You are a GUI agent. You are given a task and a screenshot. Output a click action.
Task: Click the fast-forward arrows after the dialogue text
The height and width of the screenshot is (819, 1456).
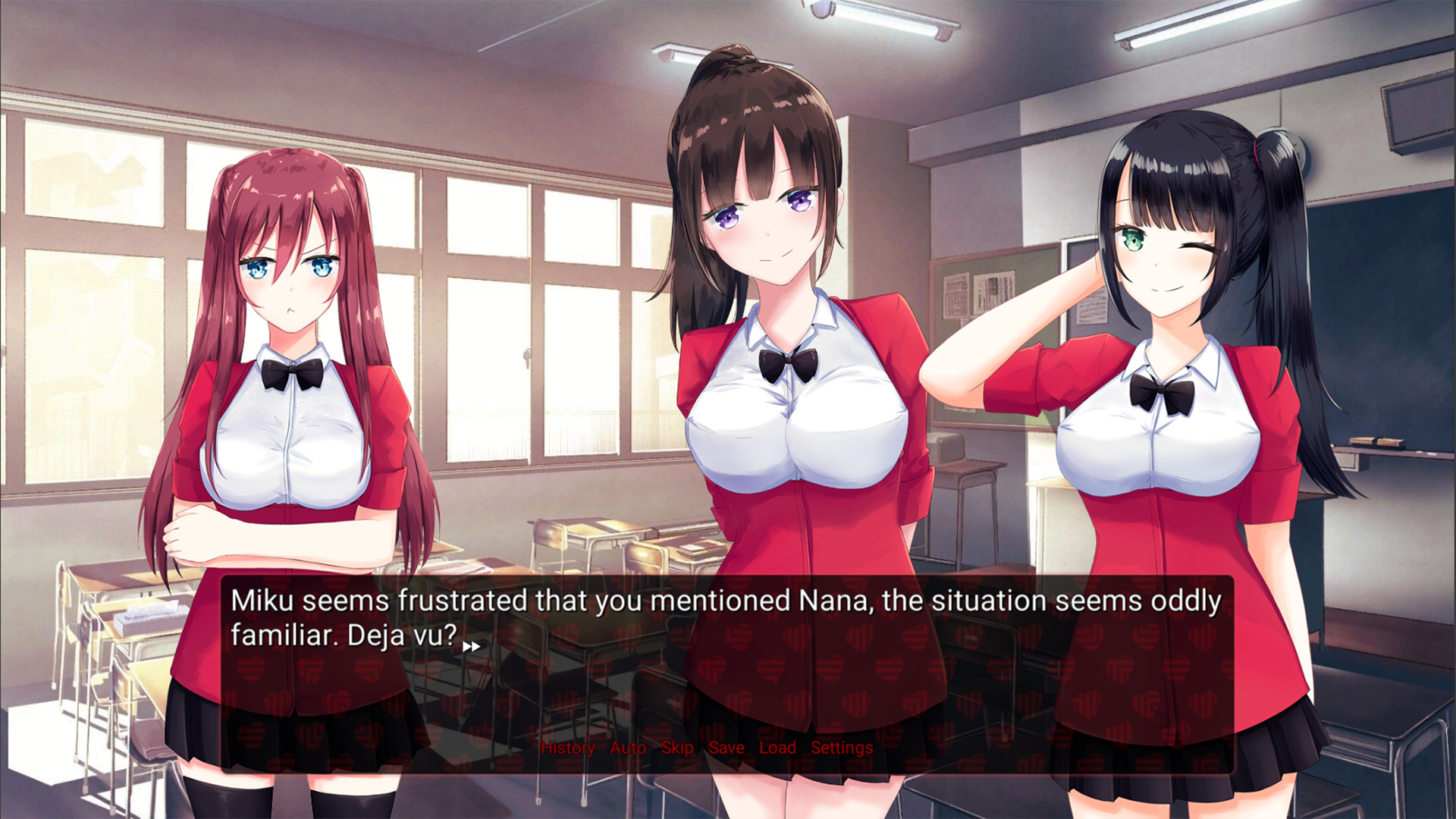(x=472, y=645)
